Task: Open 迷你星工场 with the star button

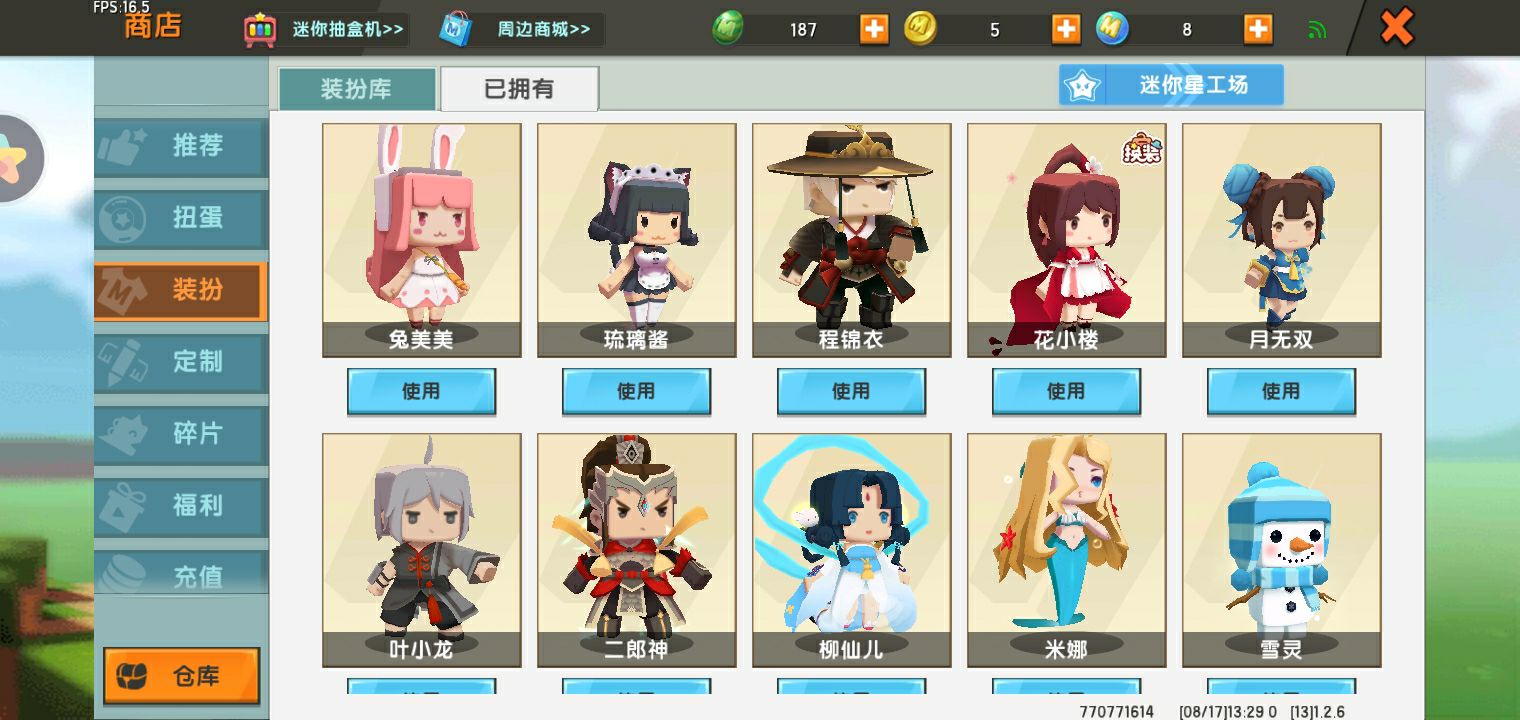Action: (1171, 84)
